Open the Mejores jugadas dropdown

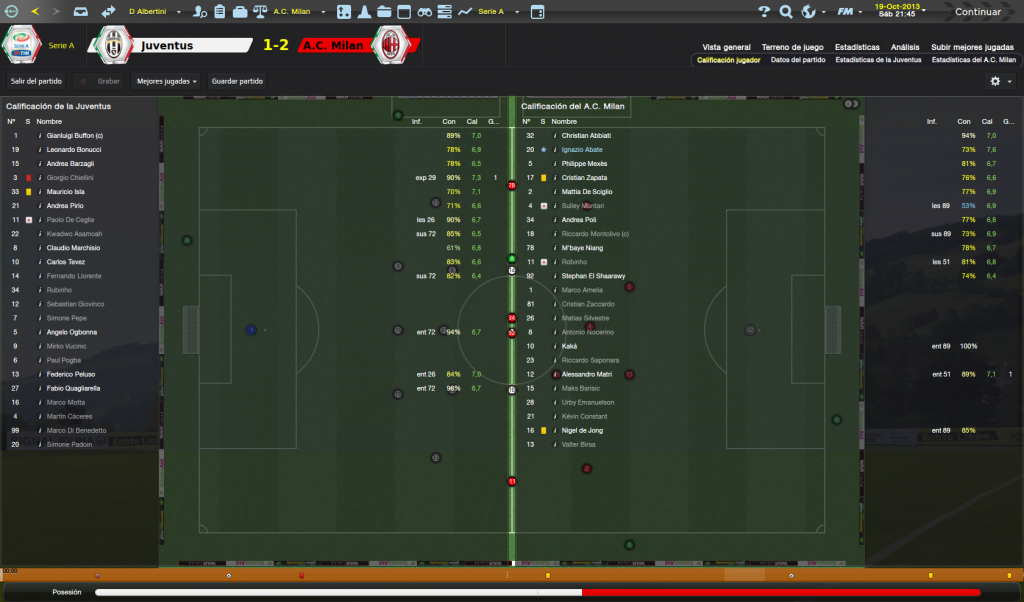(x=166, y=81)
